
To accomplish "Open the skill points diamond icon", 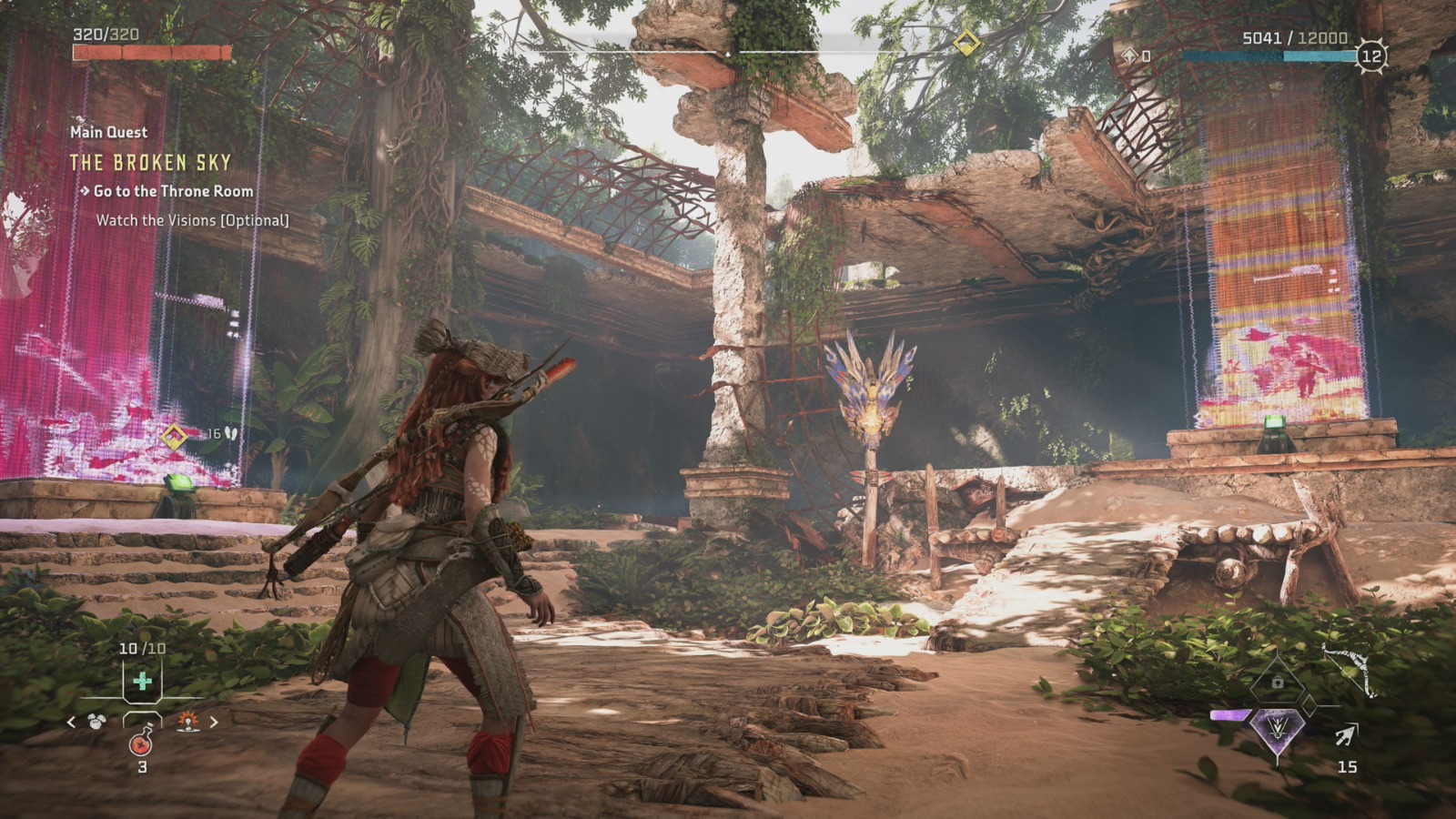I will pyautogui.click(x=1129, y=56).
